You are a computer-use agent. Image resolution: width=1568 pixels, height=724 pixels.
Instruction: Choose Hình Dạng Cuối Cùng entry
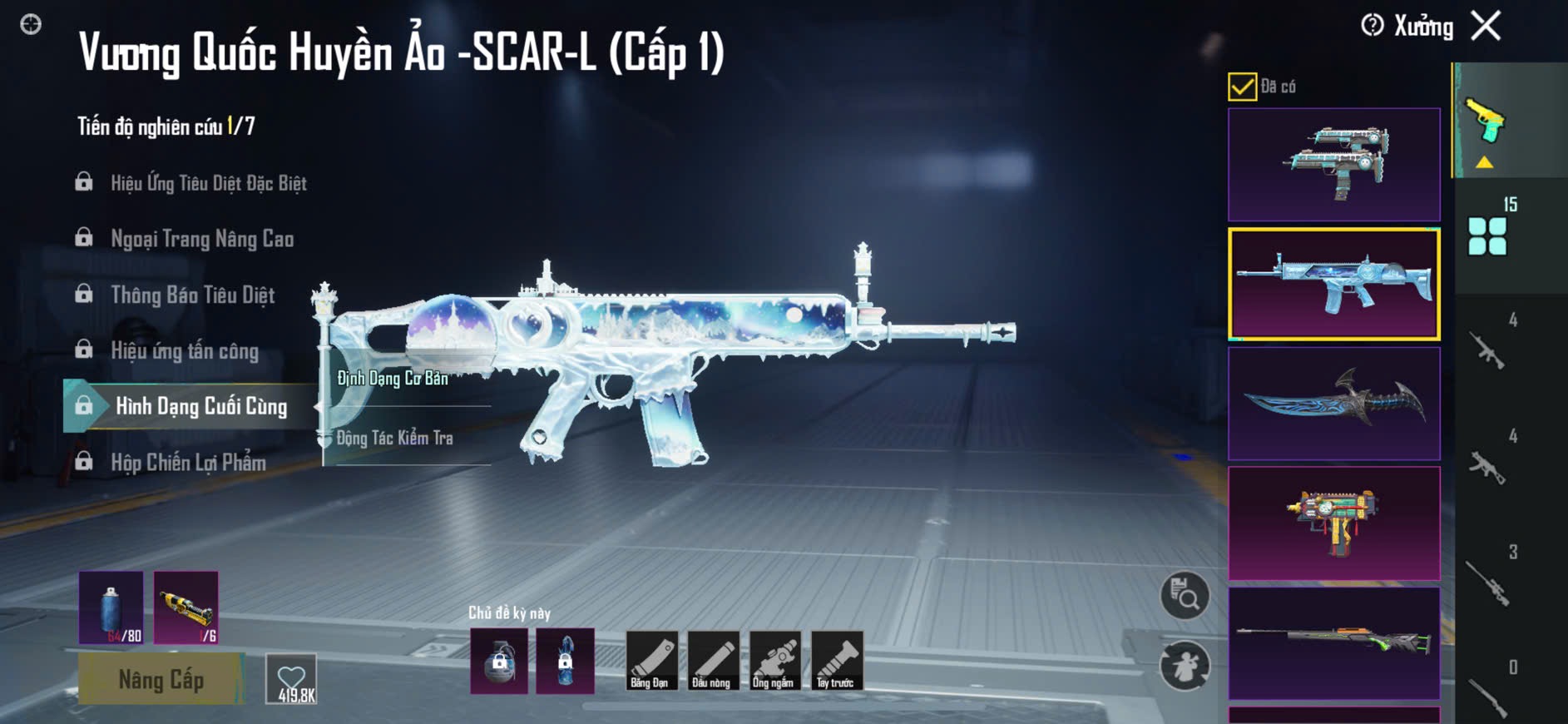coord(200,406)
